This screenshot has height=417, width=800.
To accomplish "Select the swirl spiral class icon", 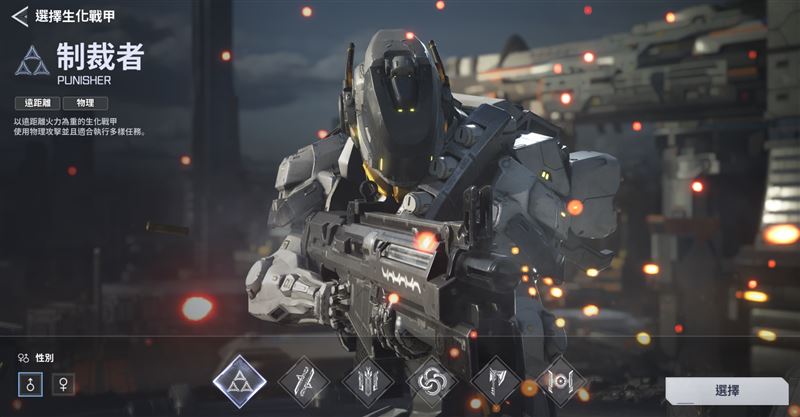I will pyautogui.click(x=431, y=382).
